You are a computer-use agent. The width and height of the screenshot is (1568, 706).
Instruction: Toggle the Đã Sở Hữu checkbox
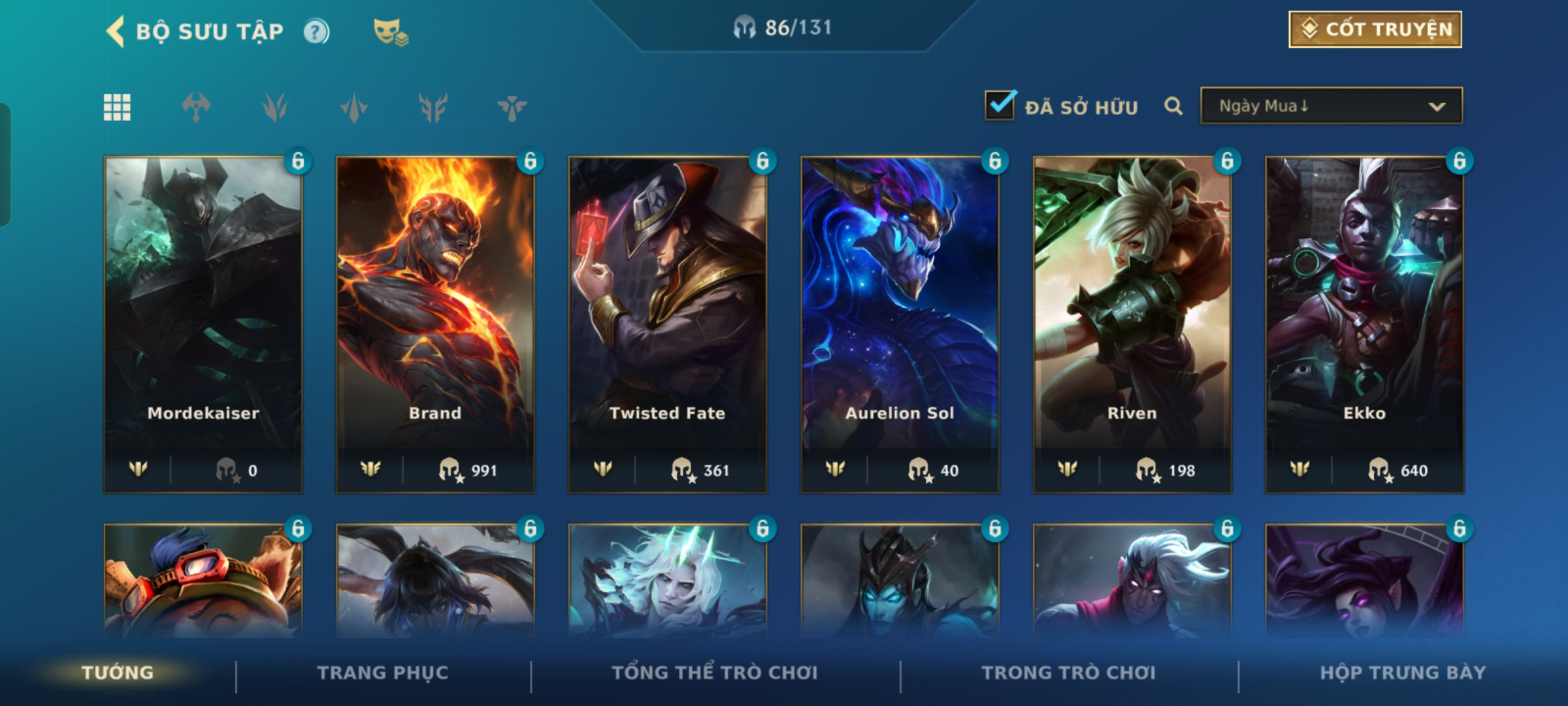pyautogui.click(x=1000, y=106)
